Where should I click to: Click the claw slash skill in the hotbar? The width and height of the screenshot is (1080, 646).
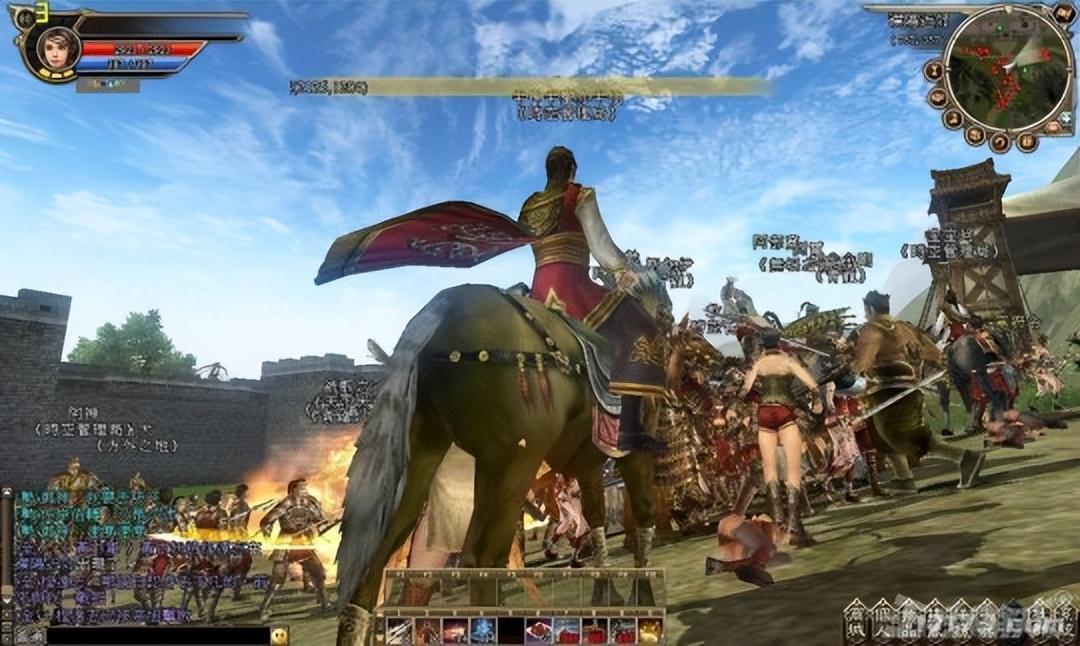point(399,631)
